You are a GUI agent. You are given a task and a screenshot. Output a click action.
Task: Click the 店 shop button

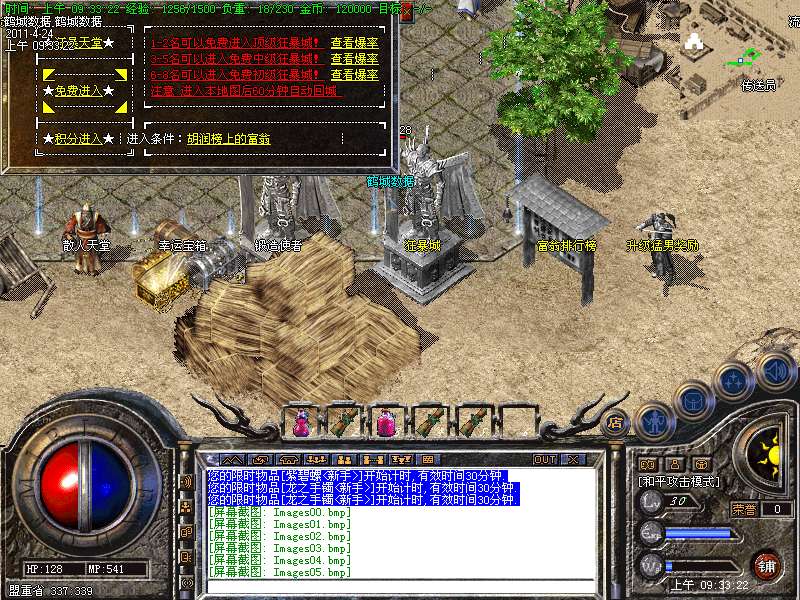[x=615, y=422]
